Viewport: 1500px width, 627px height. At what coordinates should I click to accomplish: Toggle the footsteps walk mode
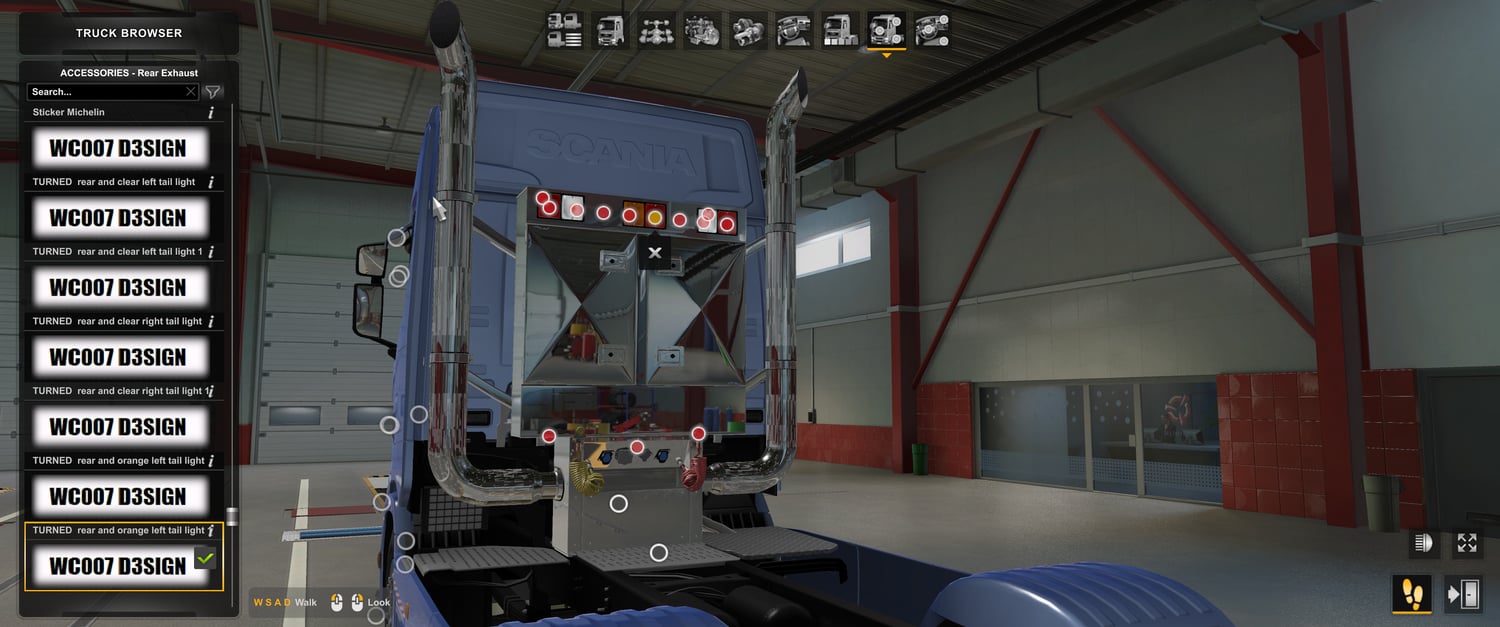coord(1412,595)
